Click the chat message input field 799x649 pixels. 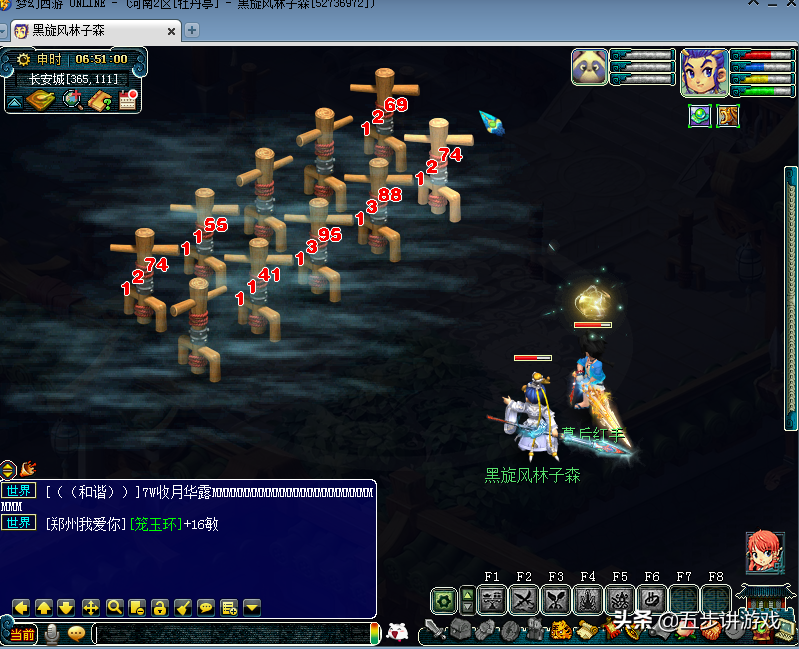click(230, 633)
